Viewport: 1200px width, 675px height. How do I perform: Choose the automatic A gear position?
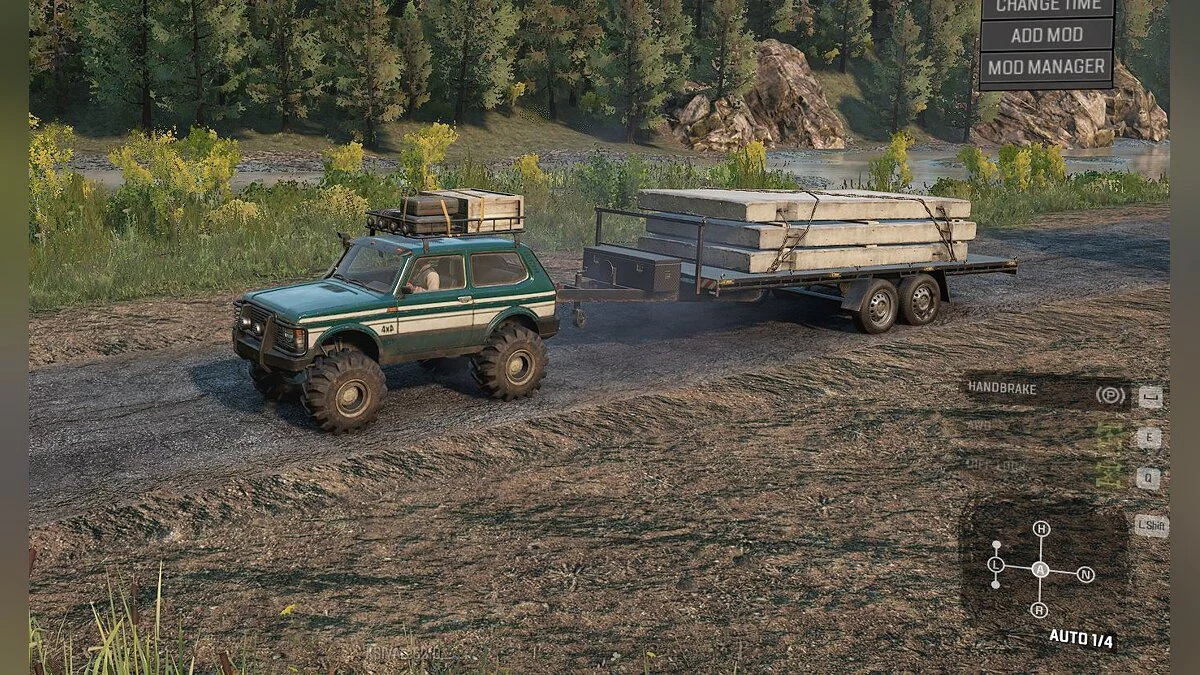tap(1041, 570)
